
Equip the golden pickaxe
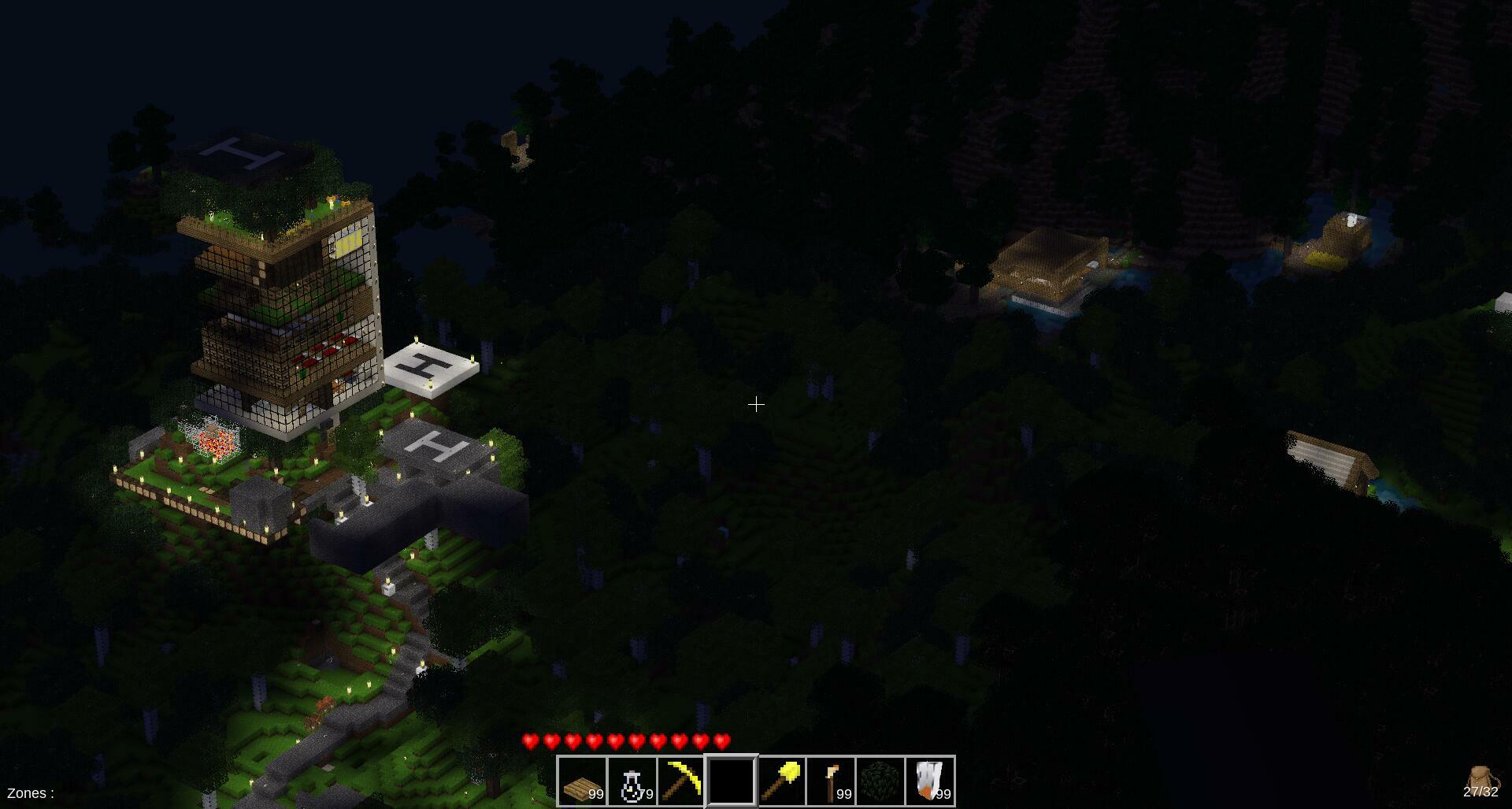(x=681, y=781)
